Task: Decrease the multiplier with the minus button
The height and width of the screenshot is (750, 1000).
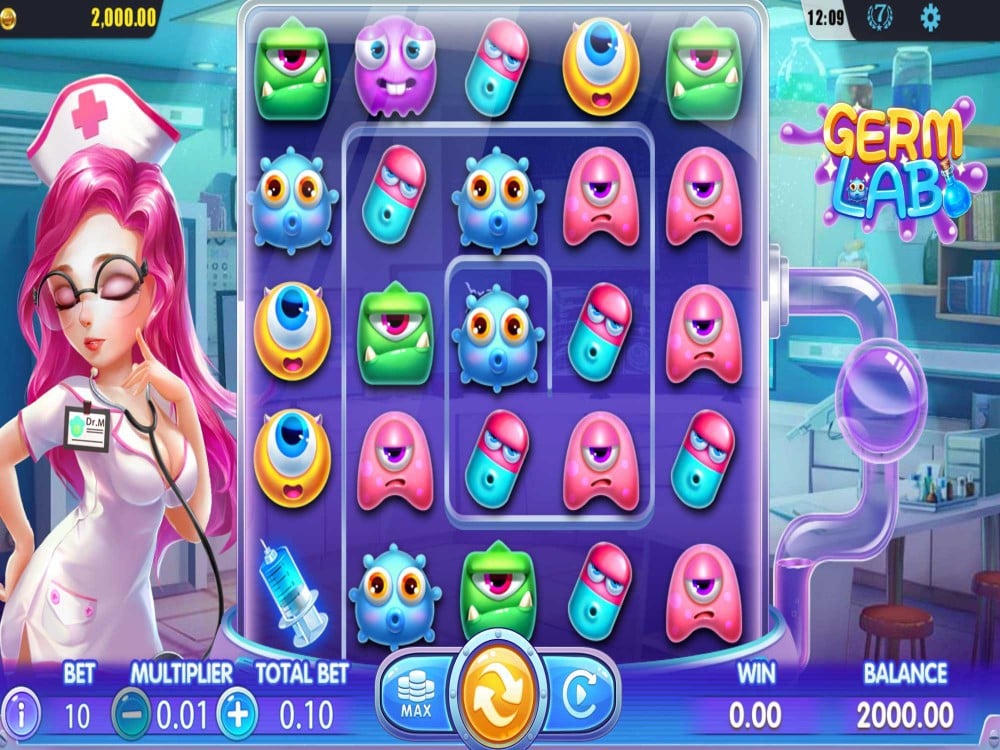Action: [x=130, y=714]
